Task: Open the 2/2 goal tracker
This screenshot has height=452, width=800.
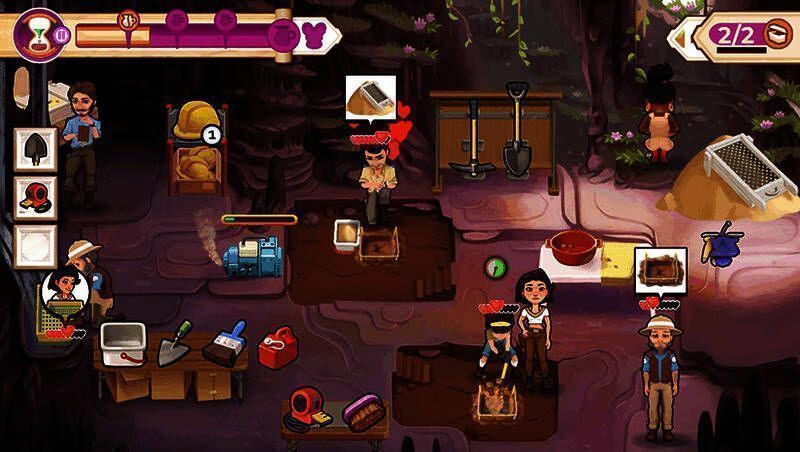Action: [747, 36]
